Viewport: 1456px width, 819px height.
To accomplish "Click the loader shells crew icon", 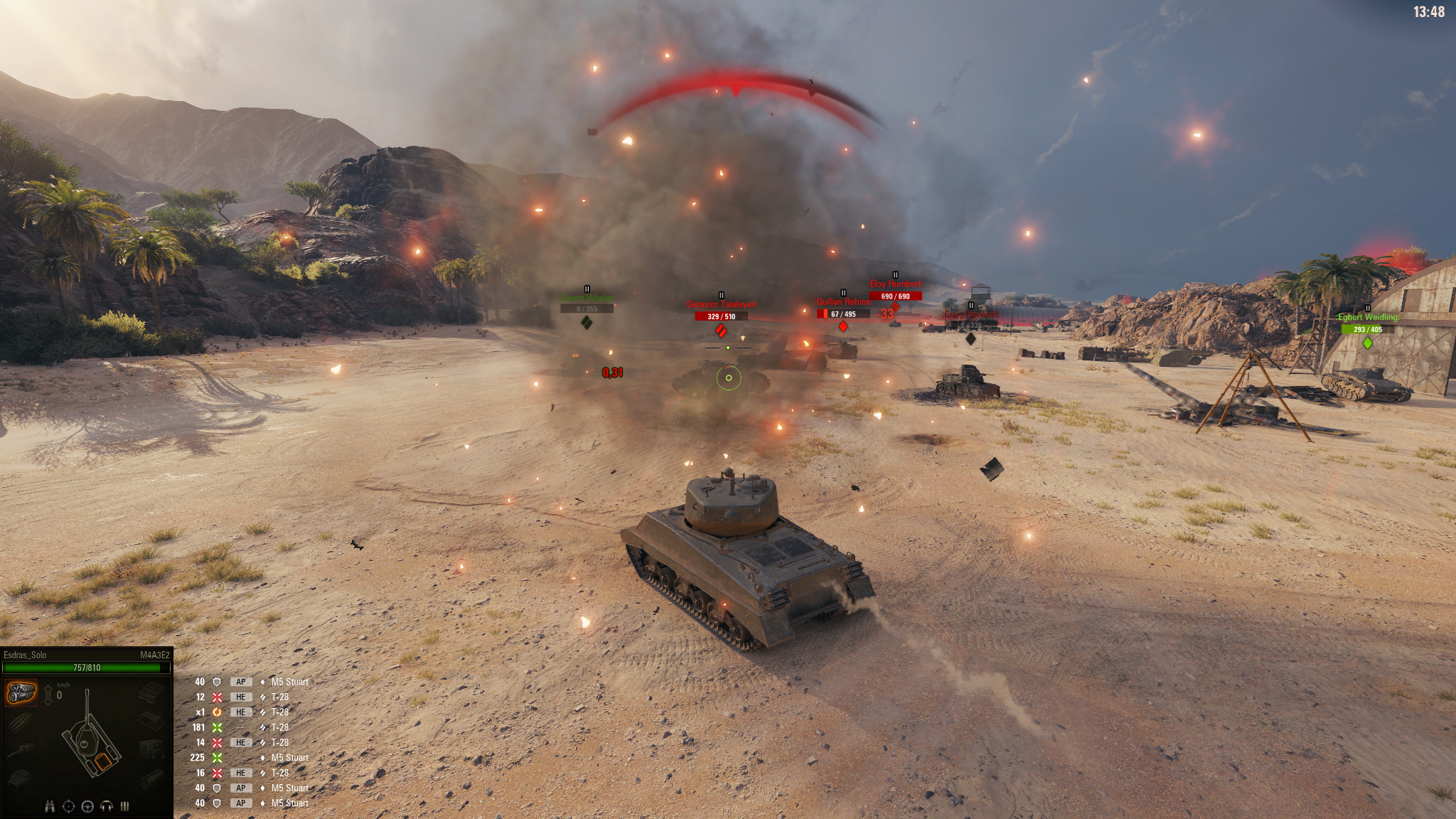I will (x=125, y=806).
